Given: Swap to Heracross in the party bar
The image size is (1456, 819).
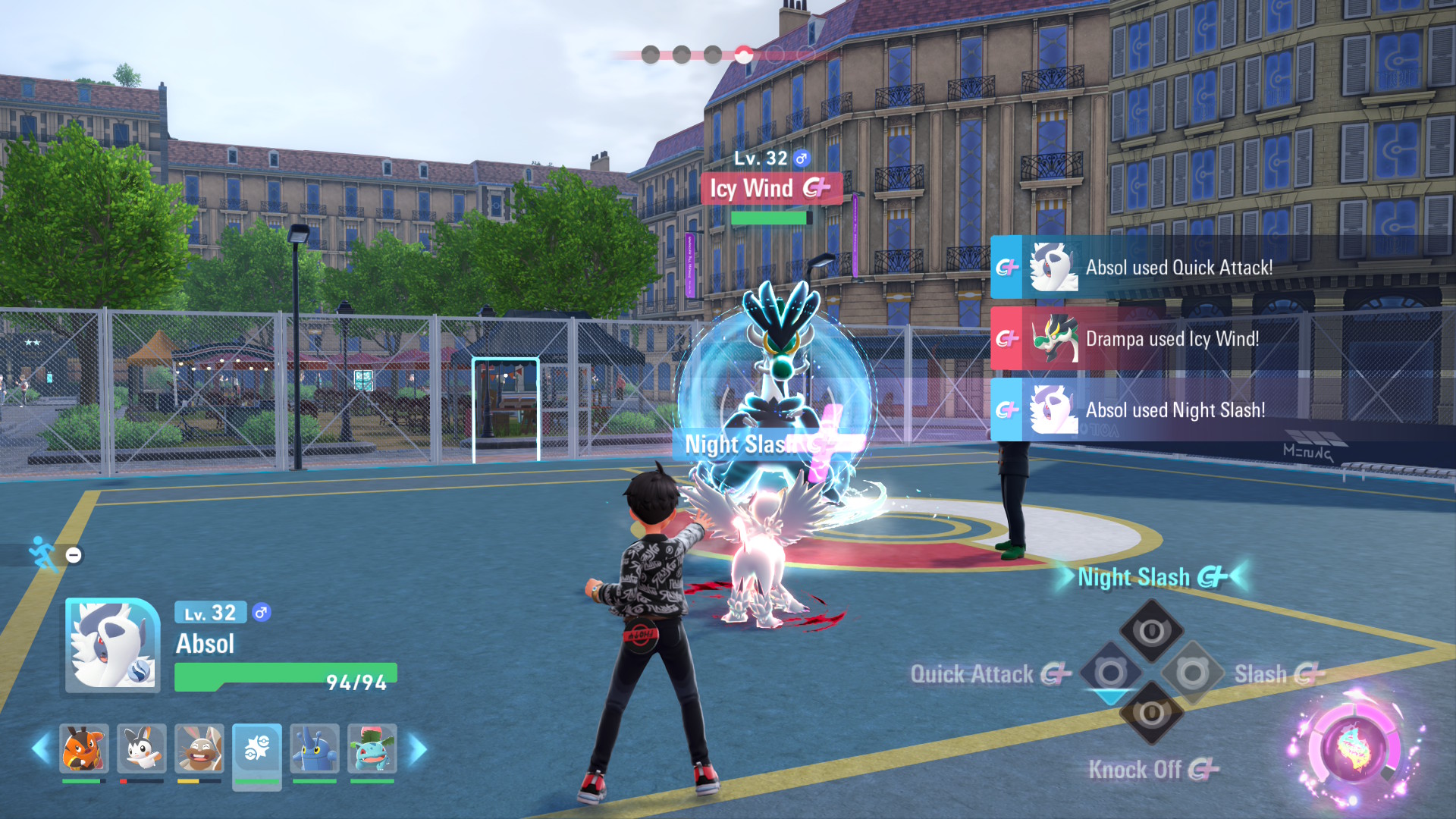Looking at the screenshot, I should point(314,748).
